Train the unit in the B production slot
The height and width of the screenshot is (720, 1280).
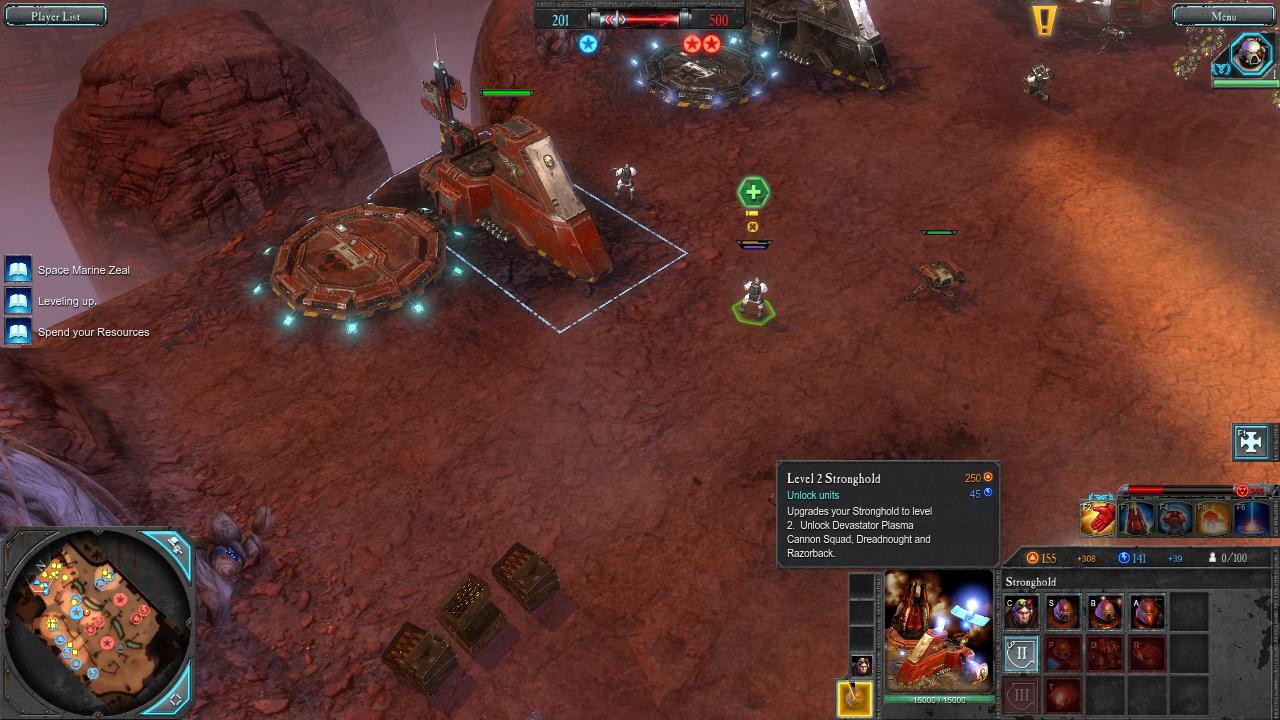point(1105,612)
